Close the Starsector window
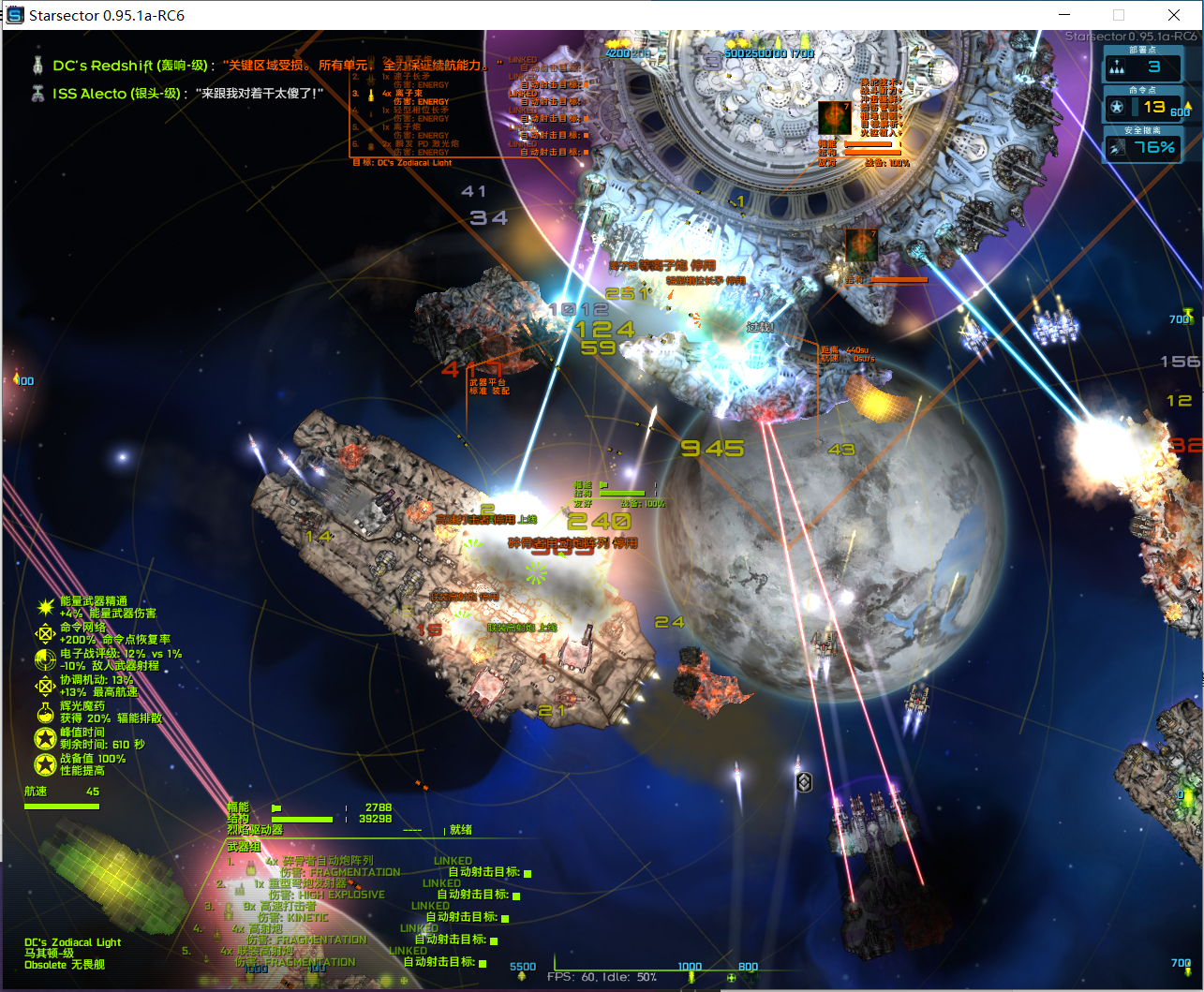The image size is (1204, 992). coord(1174,15)
